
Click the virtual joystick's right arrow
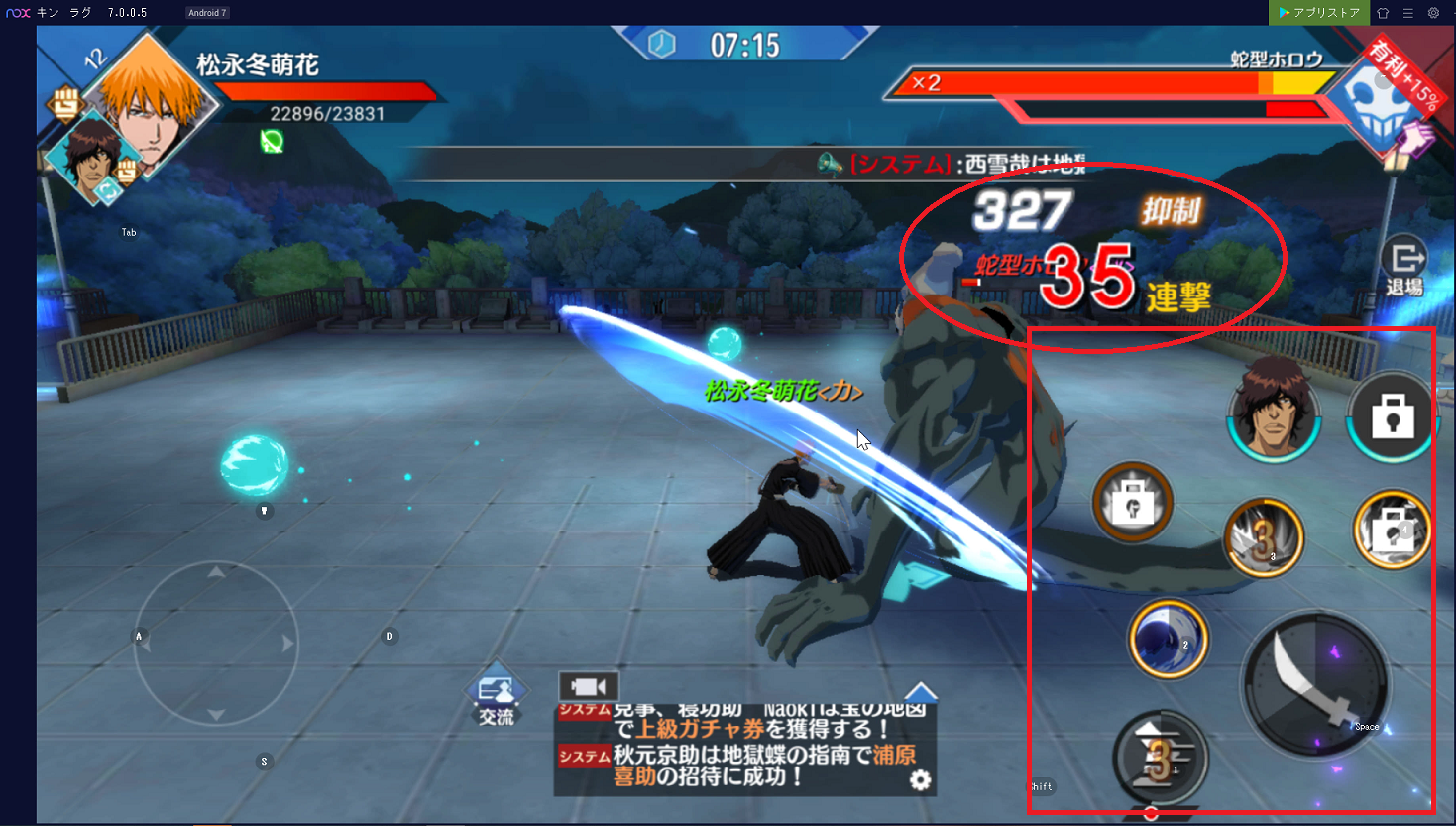287,644
